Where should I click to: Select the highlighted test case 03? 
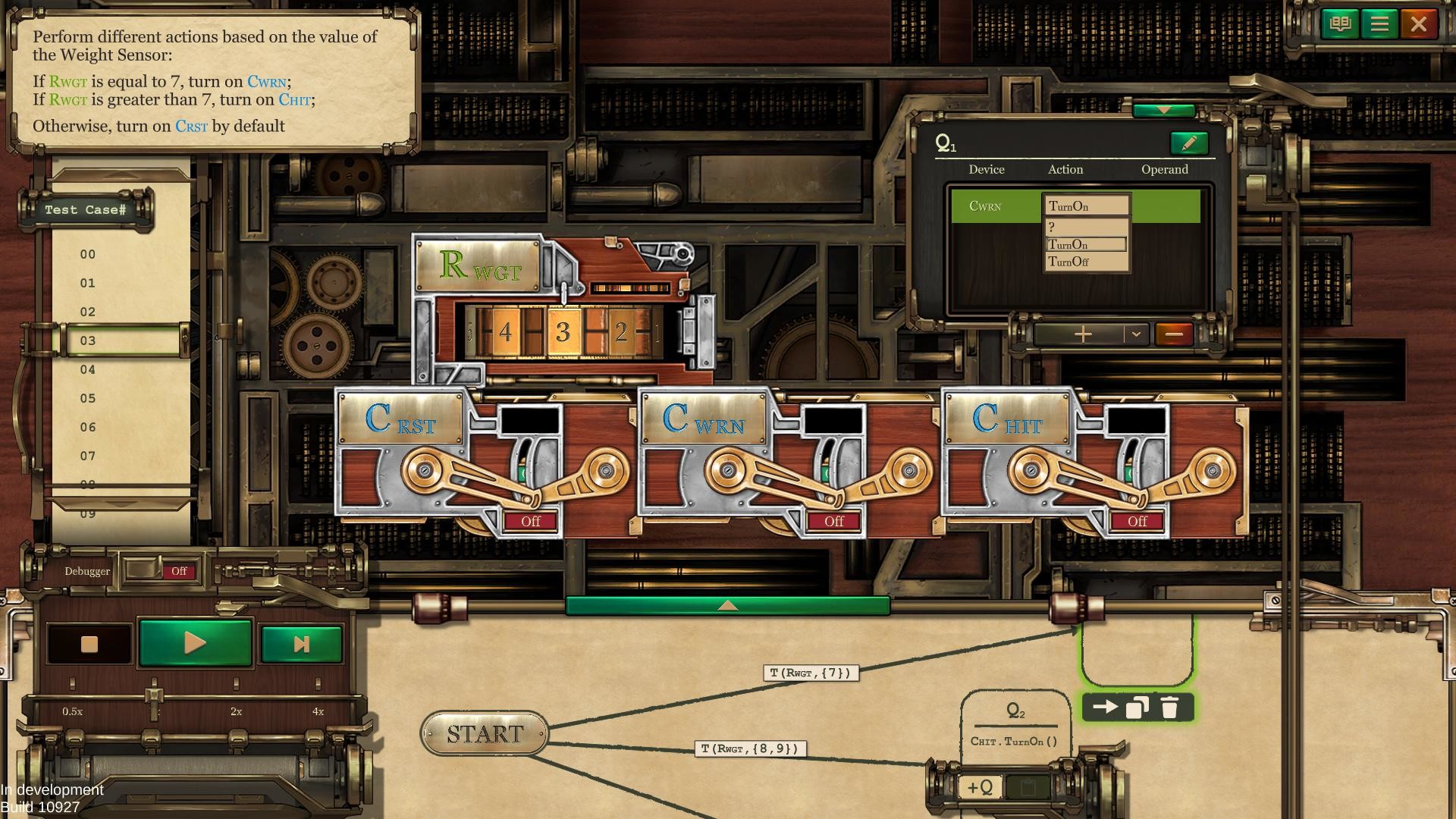coord(87,340)
